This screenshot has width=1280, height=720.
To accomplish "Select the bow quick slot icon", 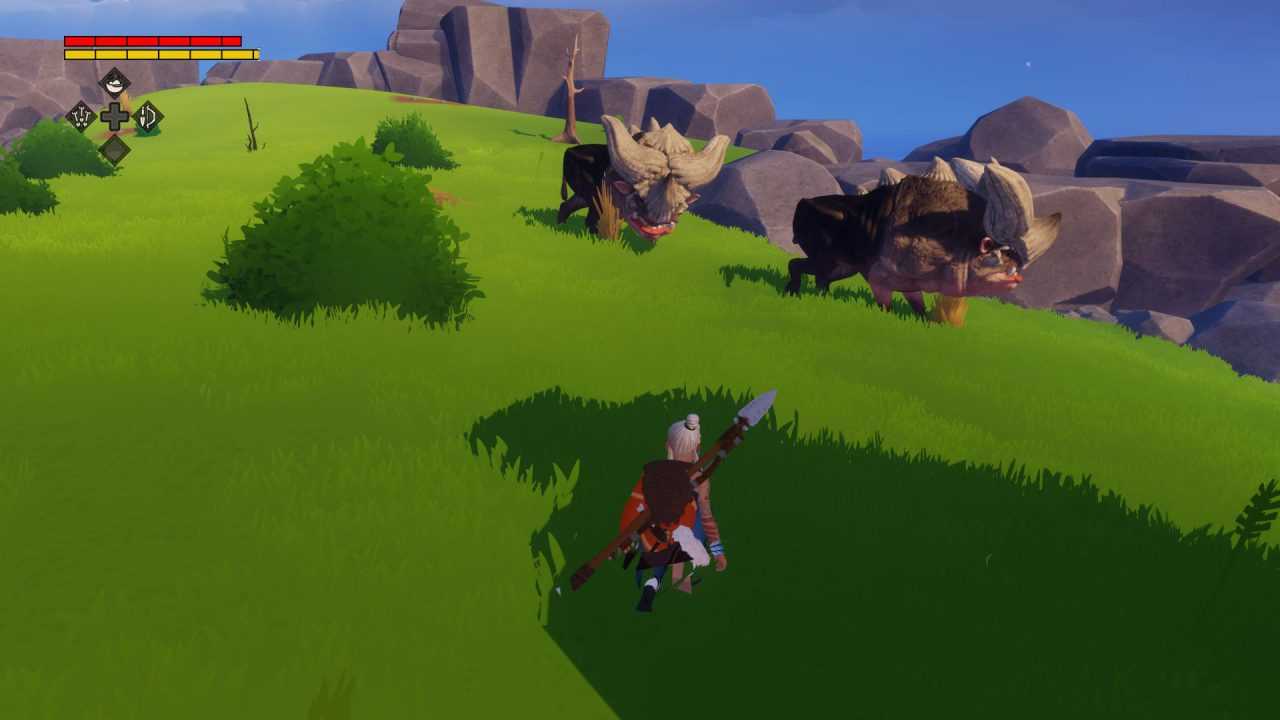I will pos(147,118).
